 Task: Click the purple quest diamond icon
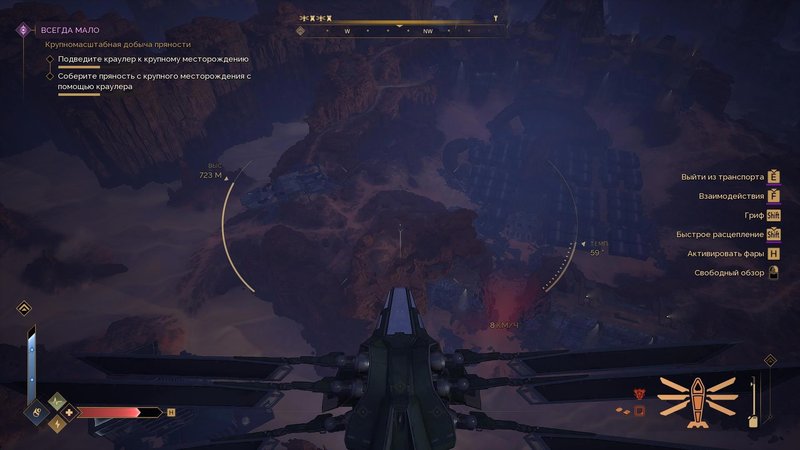pos(21,30)
